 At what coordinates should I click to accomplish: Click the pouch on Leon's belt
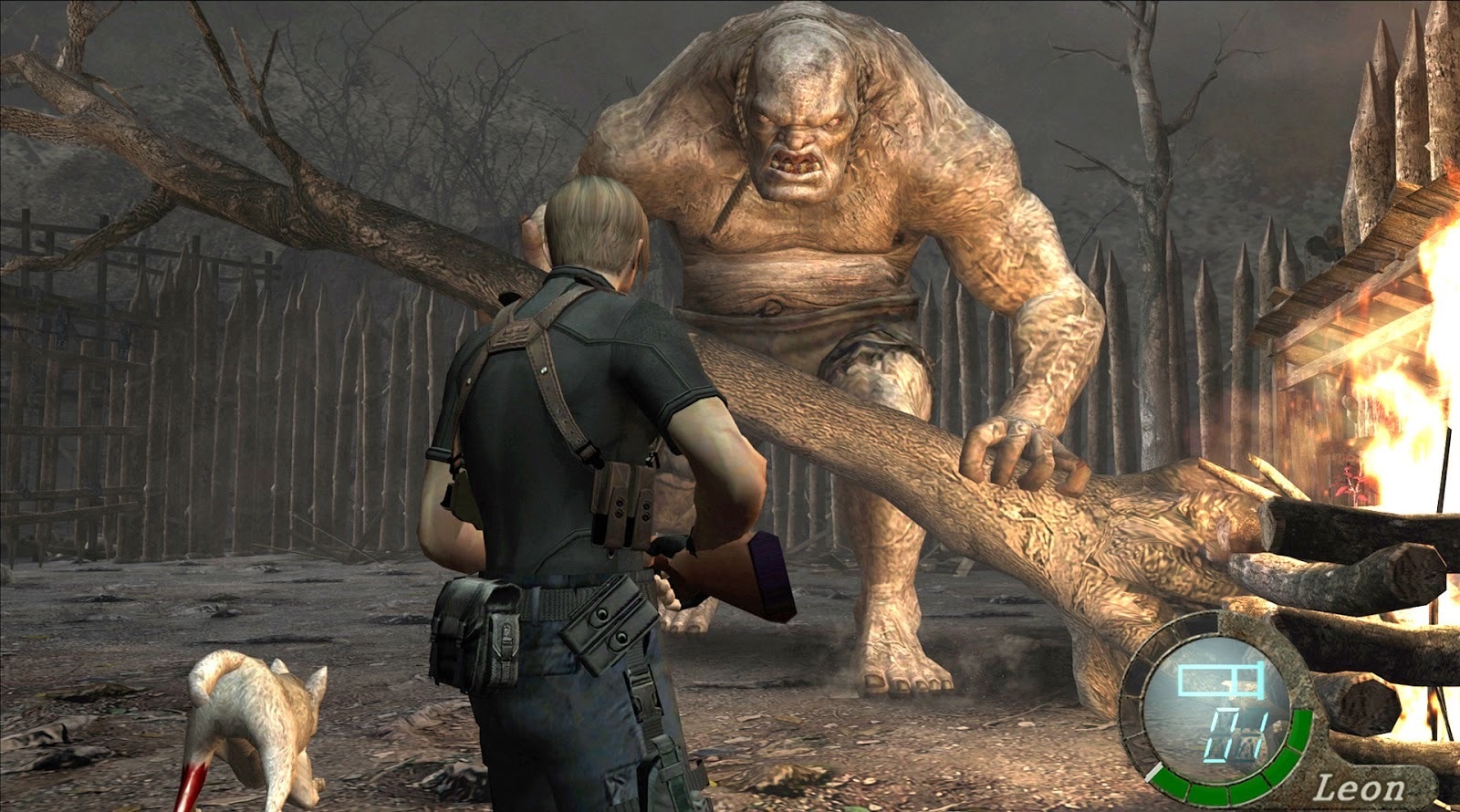[465, 630]
